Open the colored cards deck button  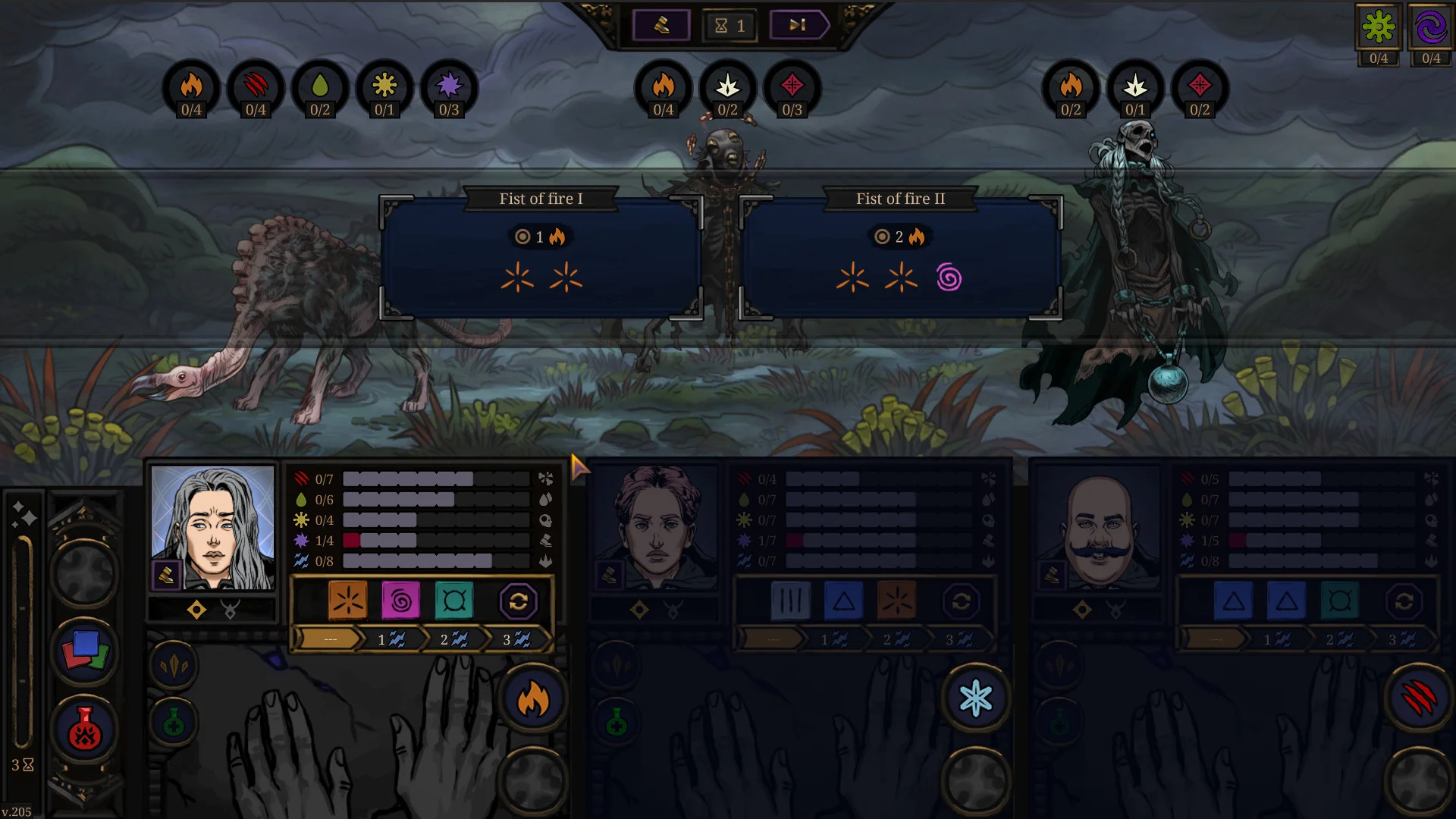coord(85,651)
